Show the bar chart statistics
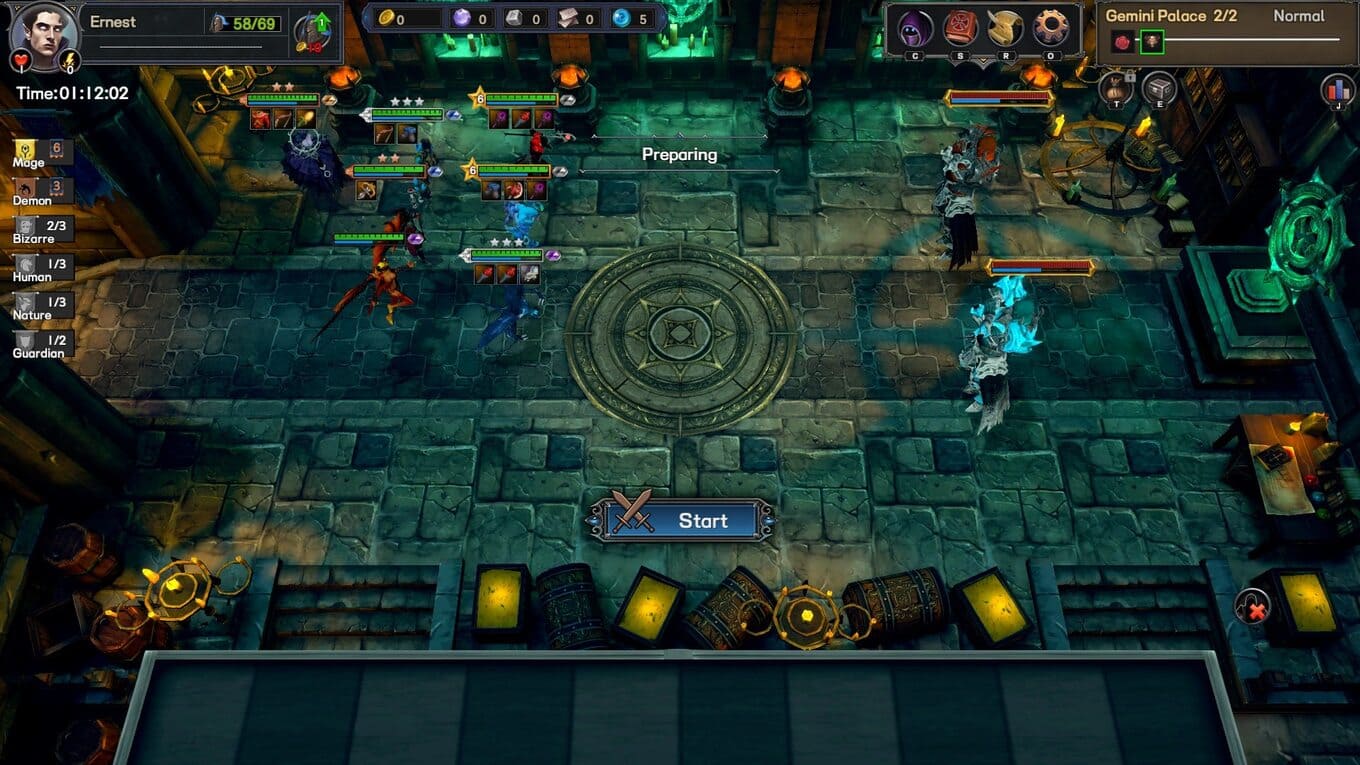This screenshot has width=1360, height=765. click(x=1336, y=89)
